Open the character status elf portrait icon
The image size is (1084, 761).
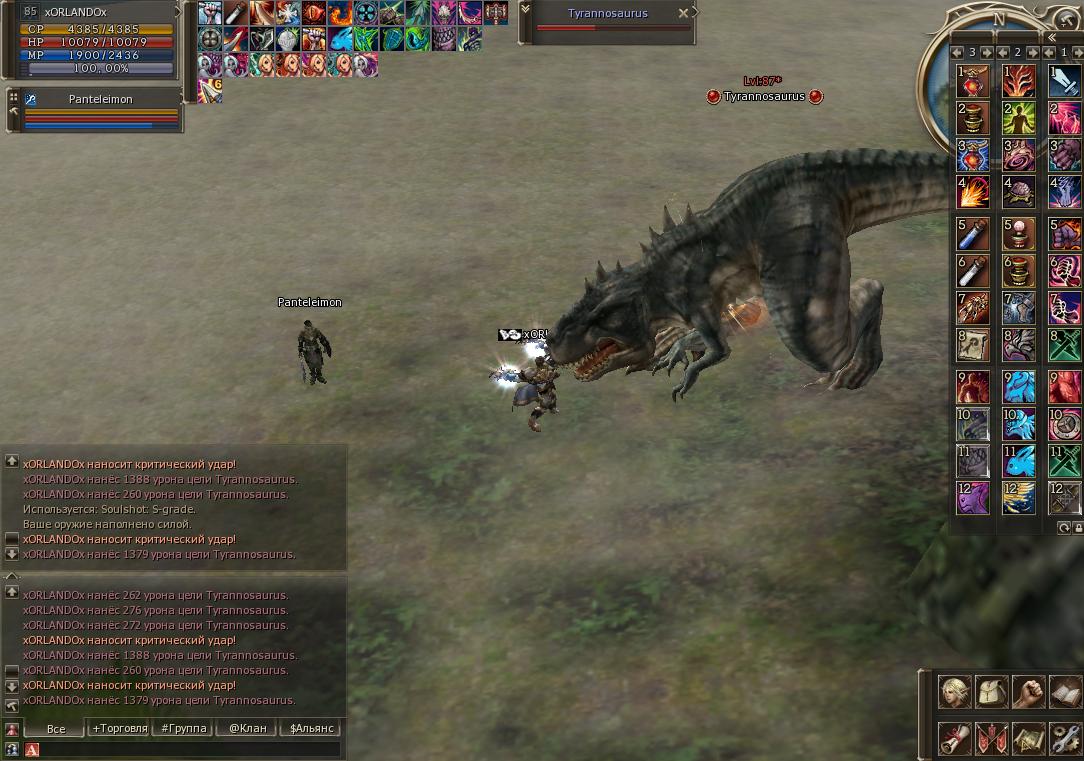pyautogui.click(x=955, y=692)
